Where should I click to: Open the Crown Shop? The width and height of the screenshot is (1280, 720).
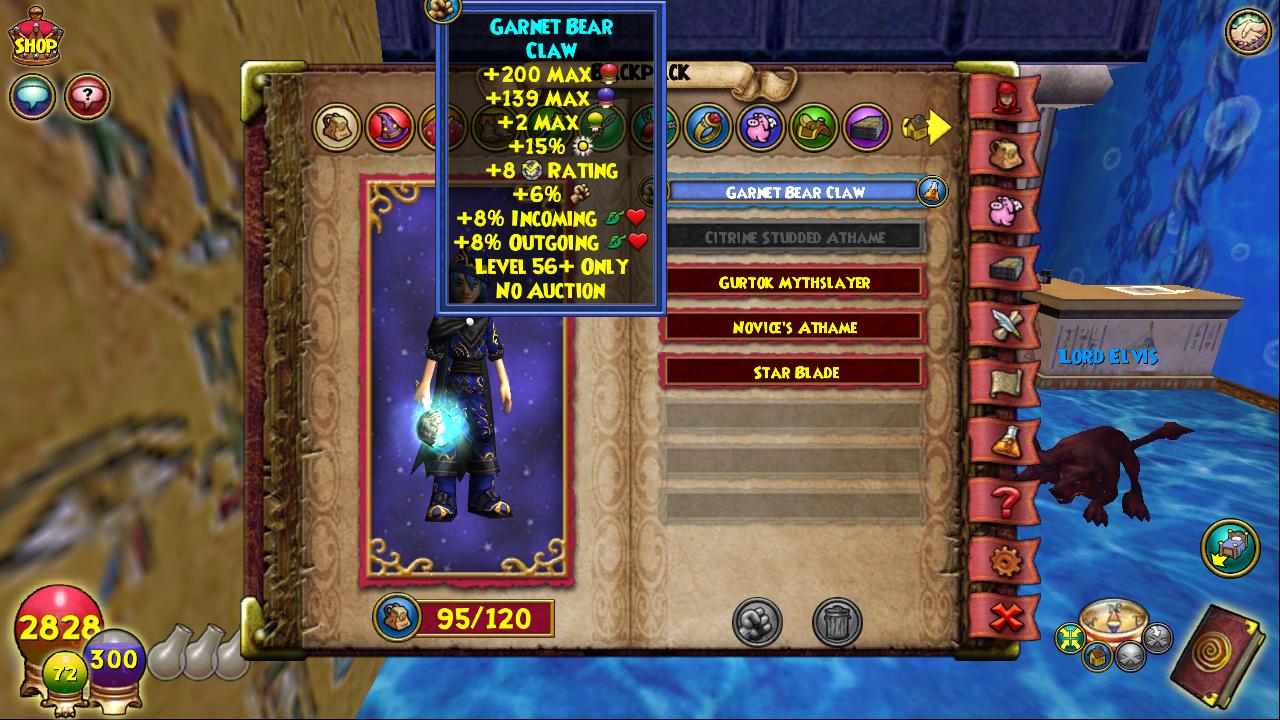point(34,39)
